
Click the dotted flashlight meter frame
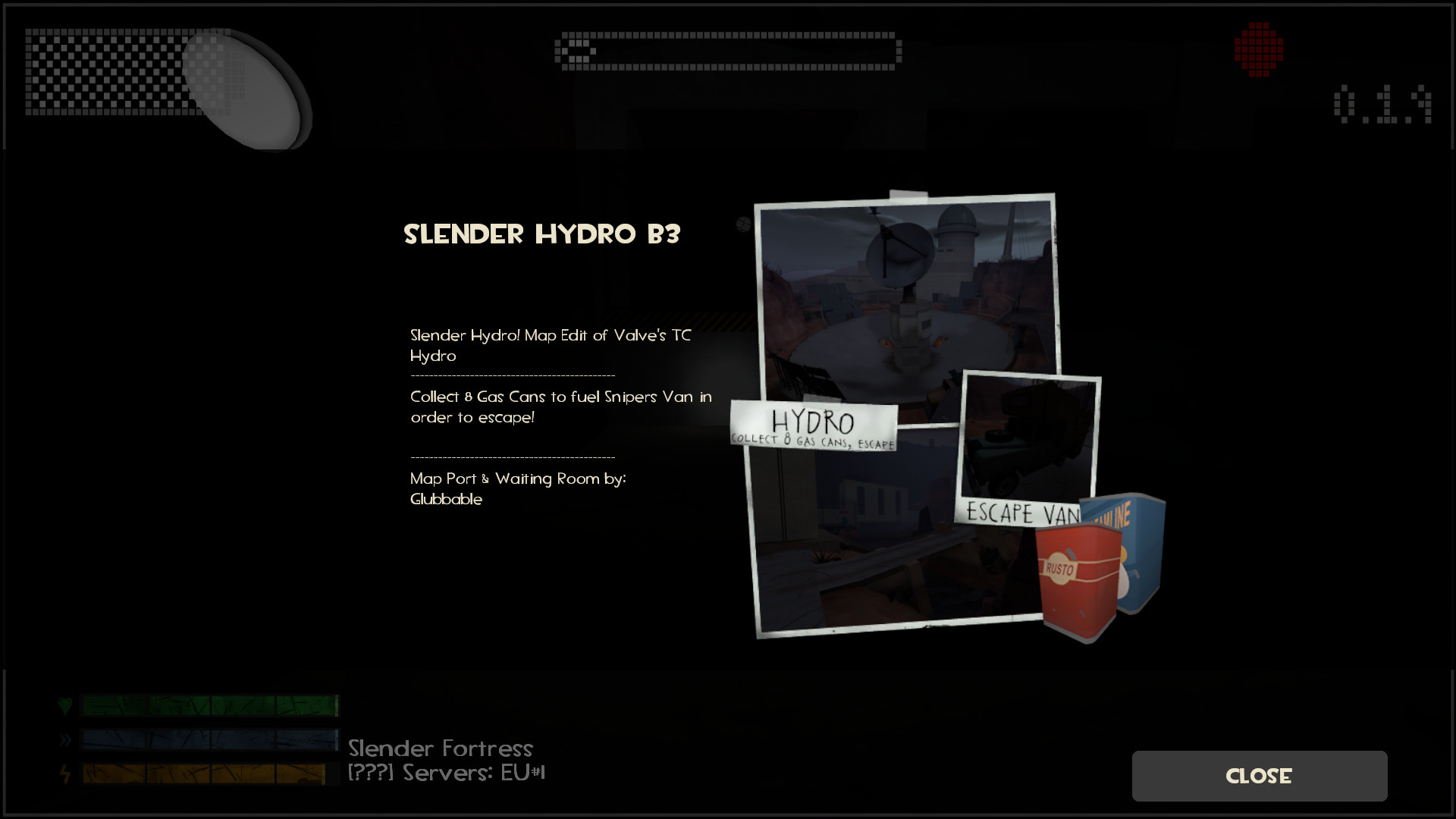click(x=728, y=52)
